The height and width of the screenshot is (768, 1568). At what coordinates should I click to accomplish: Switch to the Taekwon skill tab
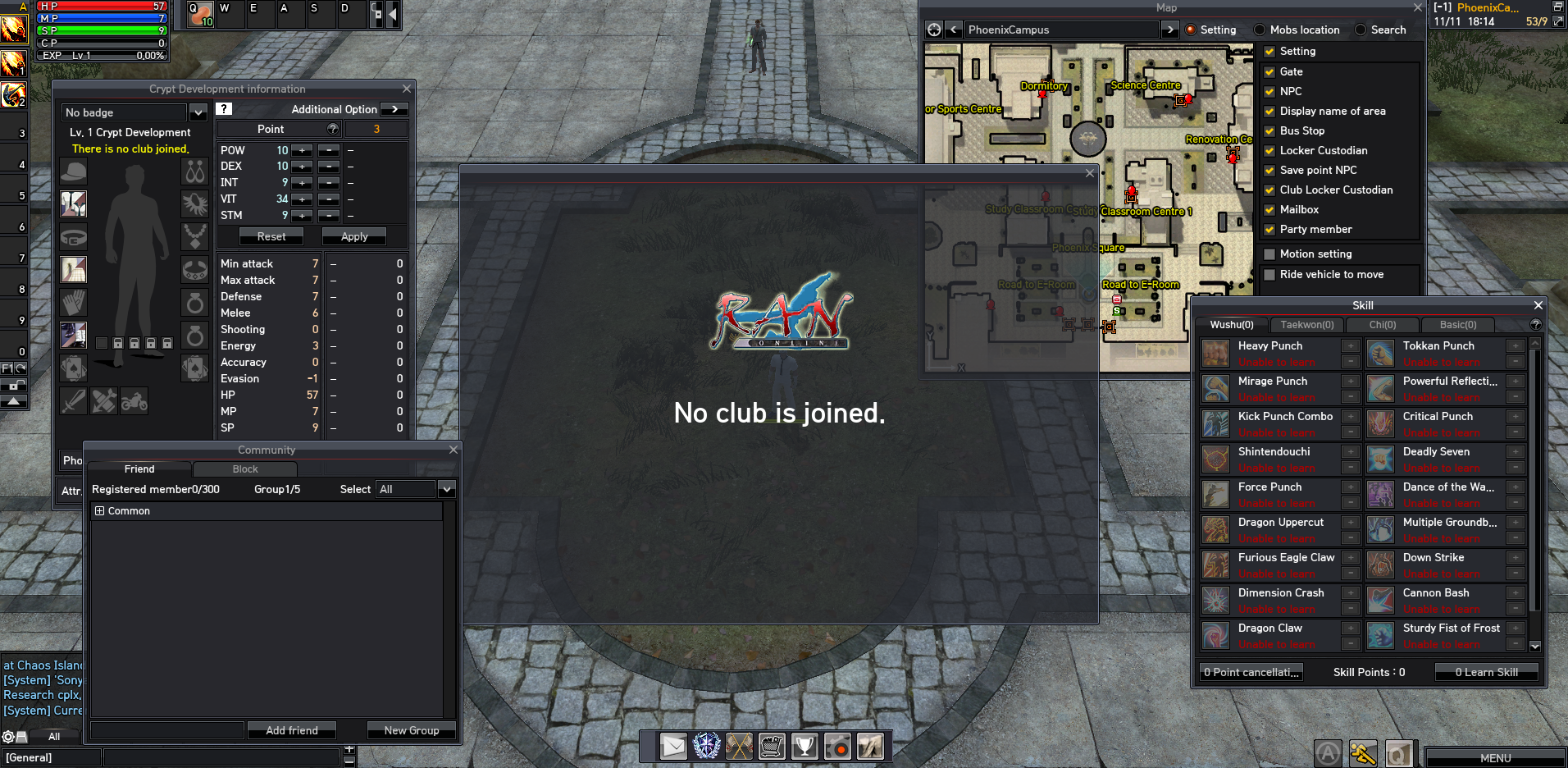pyautogui.click(x=1307, y=325)
